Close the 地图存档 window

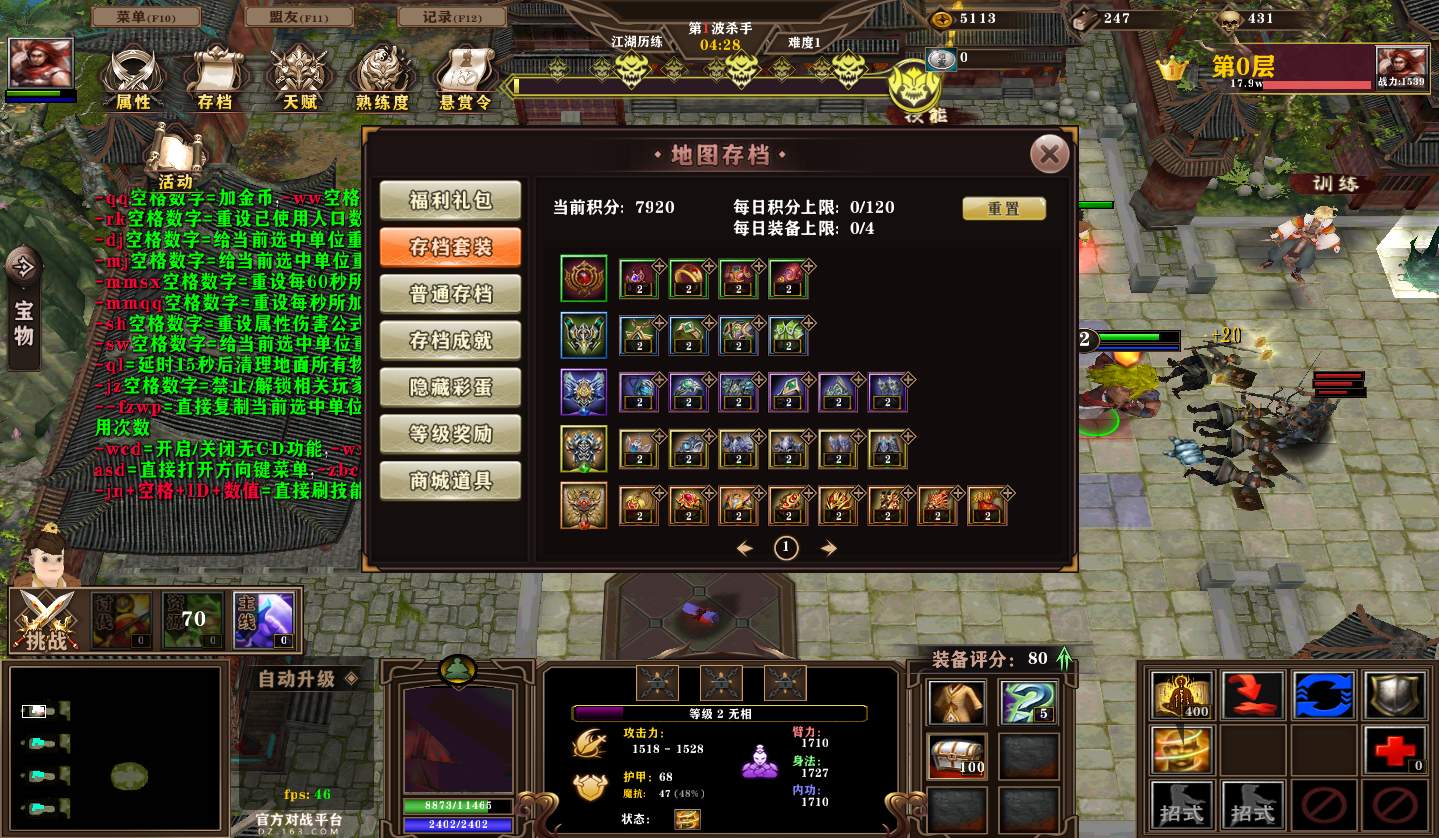point(1049,154)
